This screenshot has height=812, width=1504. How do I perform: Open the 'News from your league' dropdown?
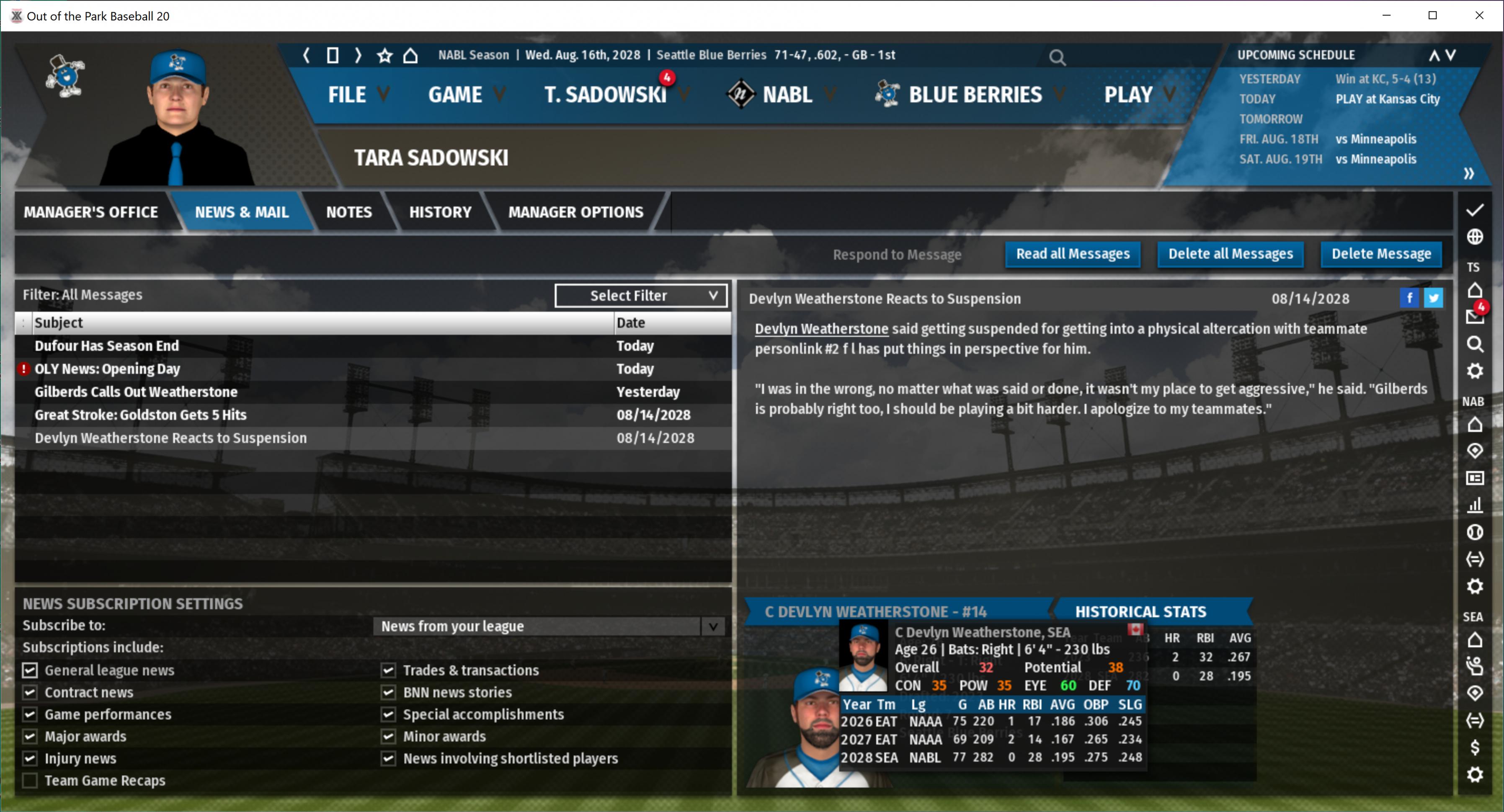click(548, 626)
